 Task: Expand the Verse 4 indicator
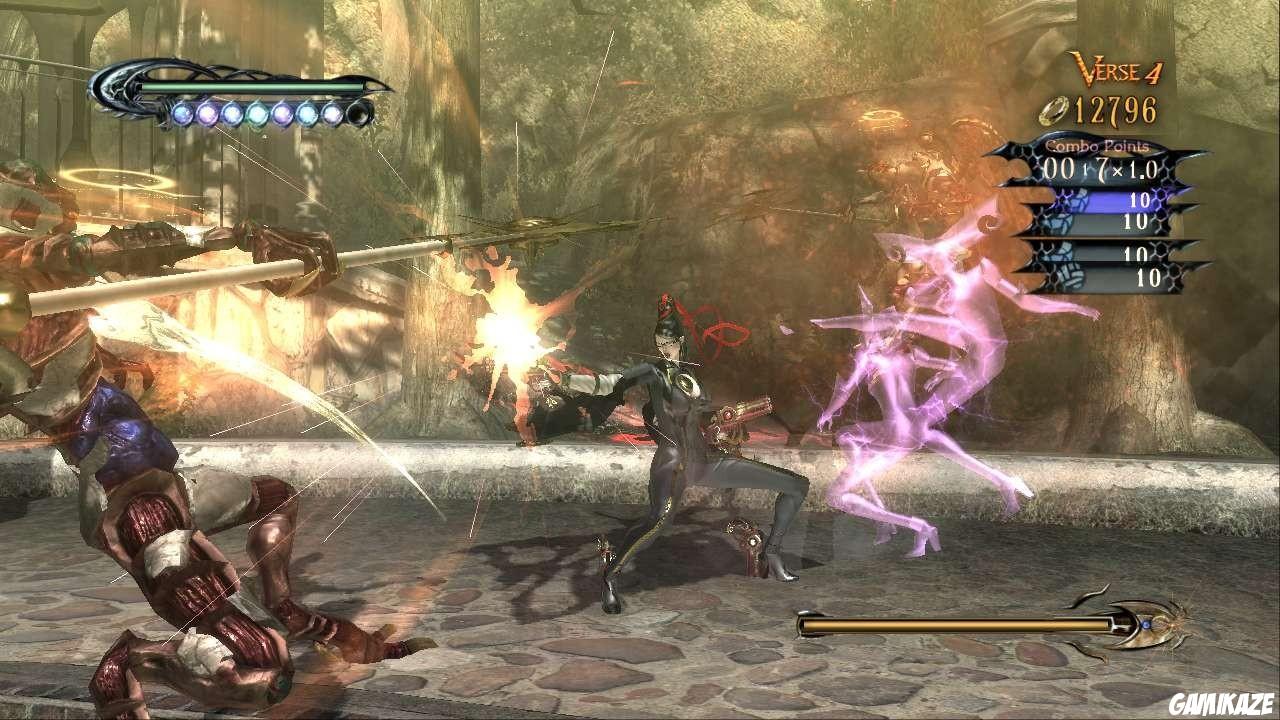point(1115,70)
